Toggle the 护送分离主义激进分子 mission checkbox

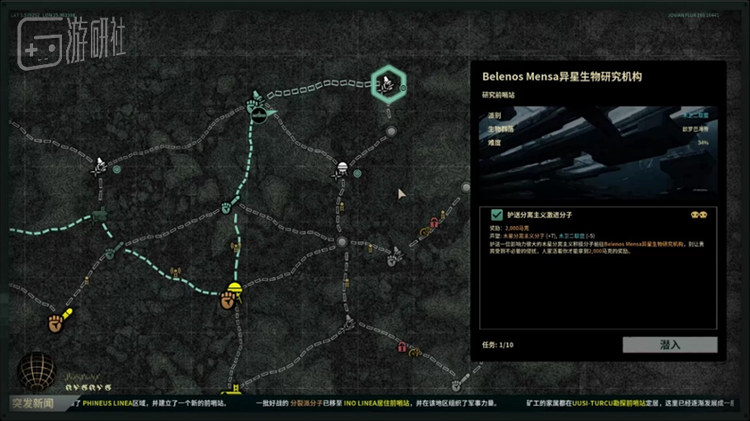[497, 215]
